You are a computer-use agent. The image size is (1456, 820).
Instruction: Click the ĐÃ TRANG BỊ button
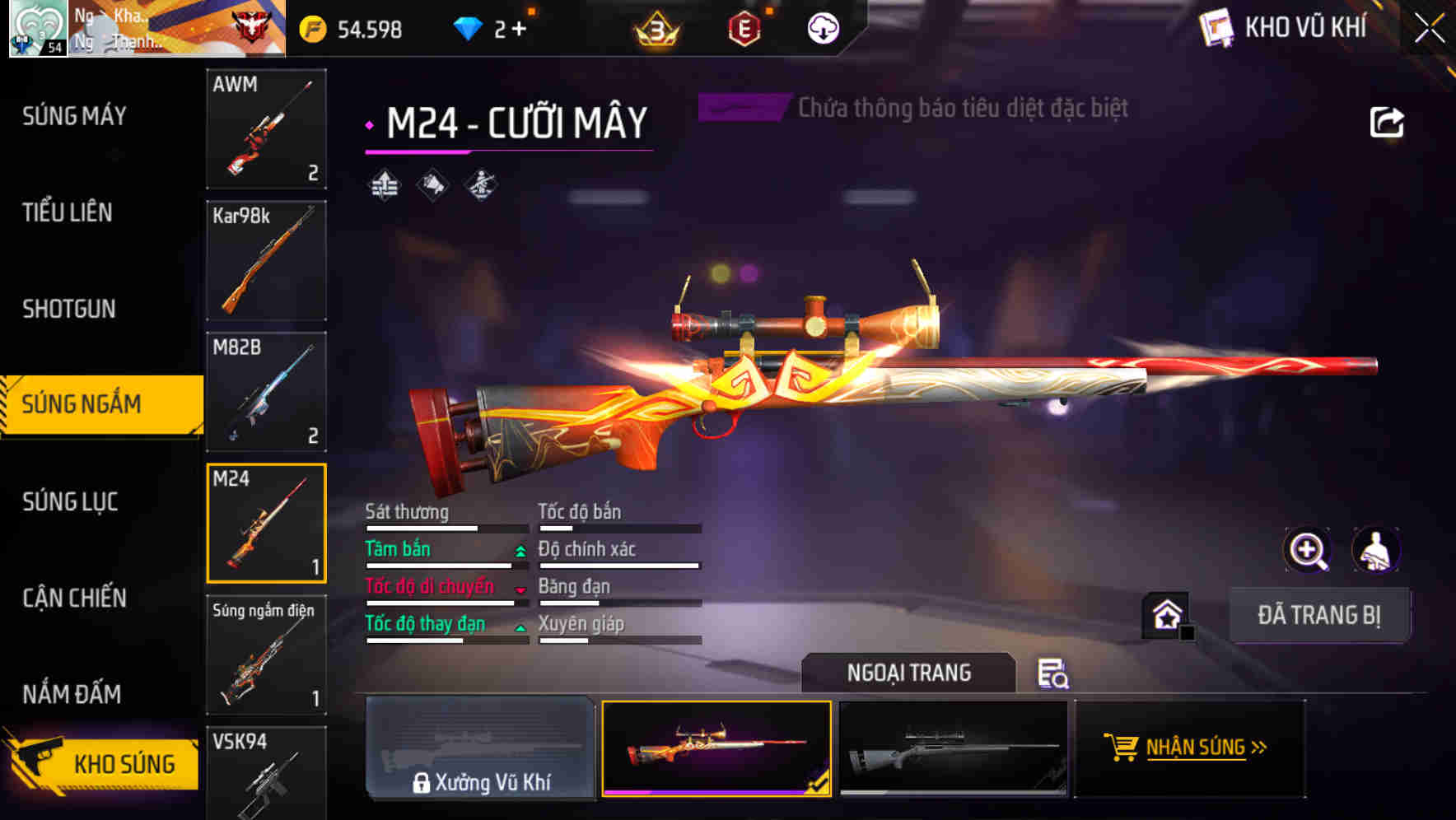tap(1319, 615)
